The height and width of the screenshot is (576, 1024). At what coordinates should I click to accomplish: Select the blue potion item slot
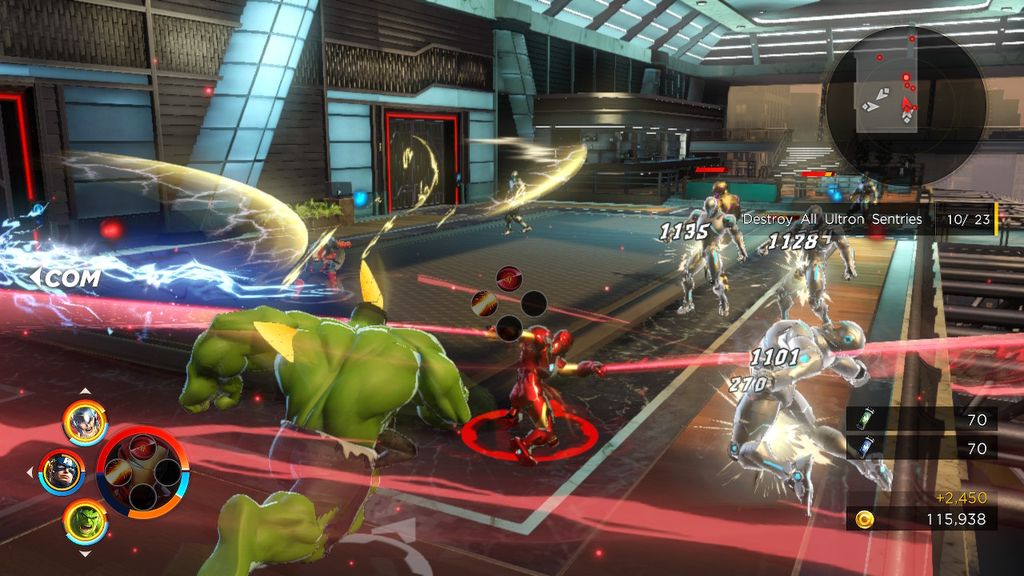tap(864, 449)
